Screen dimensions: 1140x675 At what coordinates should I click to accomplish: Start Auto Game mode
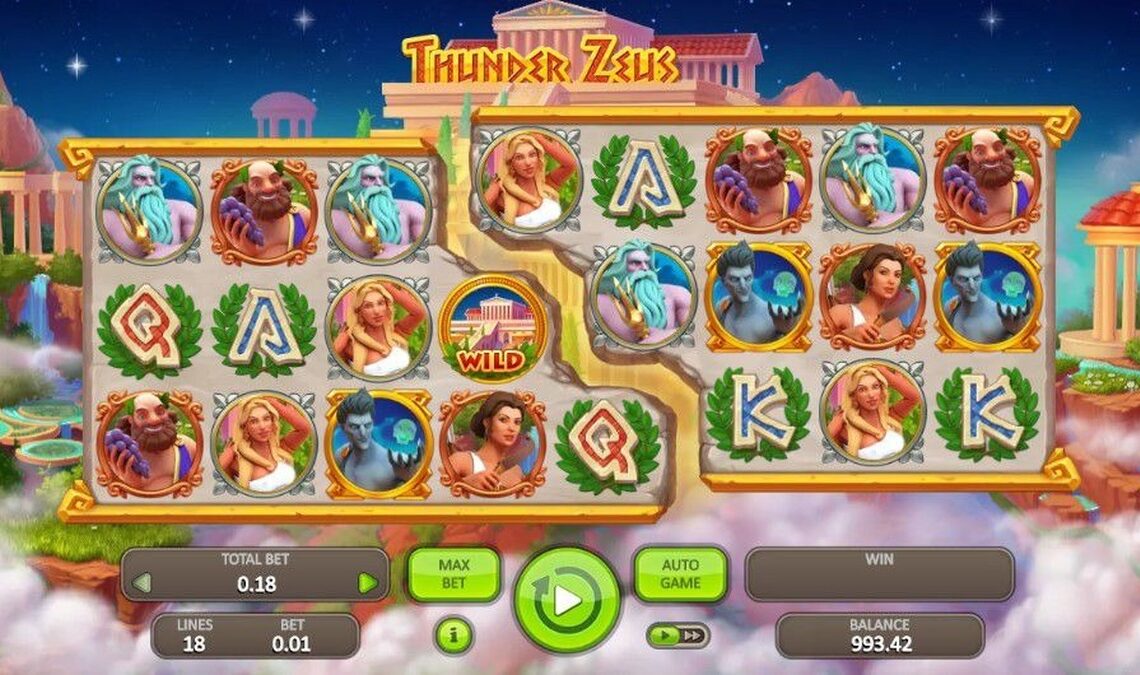680,574
